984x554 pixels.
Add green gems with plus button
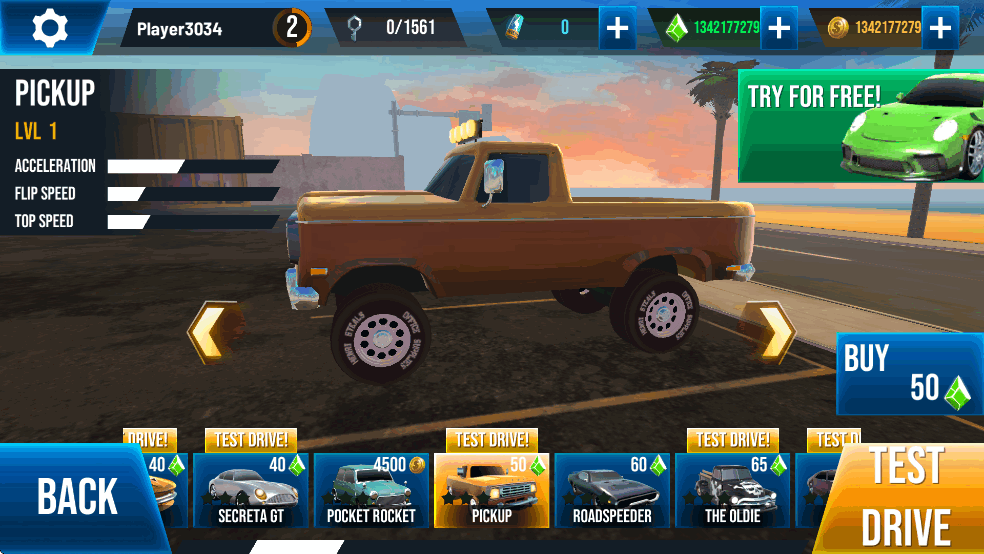tap(778, 28)
